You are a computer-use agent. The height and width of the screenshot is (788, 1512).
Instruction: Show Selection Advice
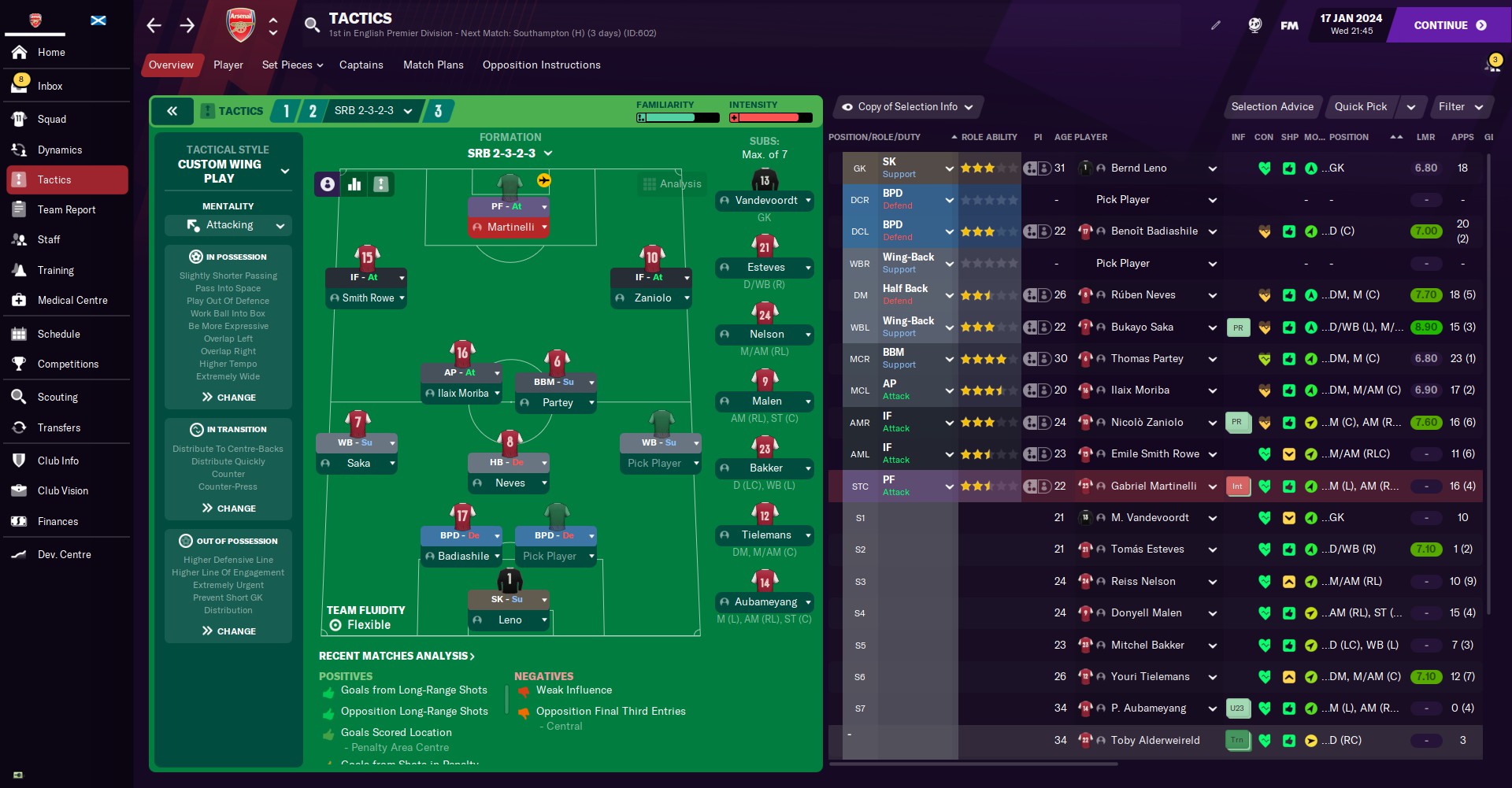click(x=1272, y=107)
